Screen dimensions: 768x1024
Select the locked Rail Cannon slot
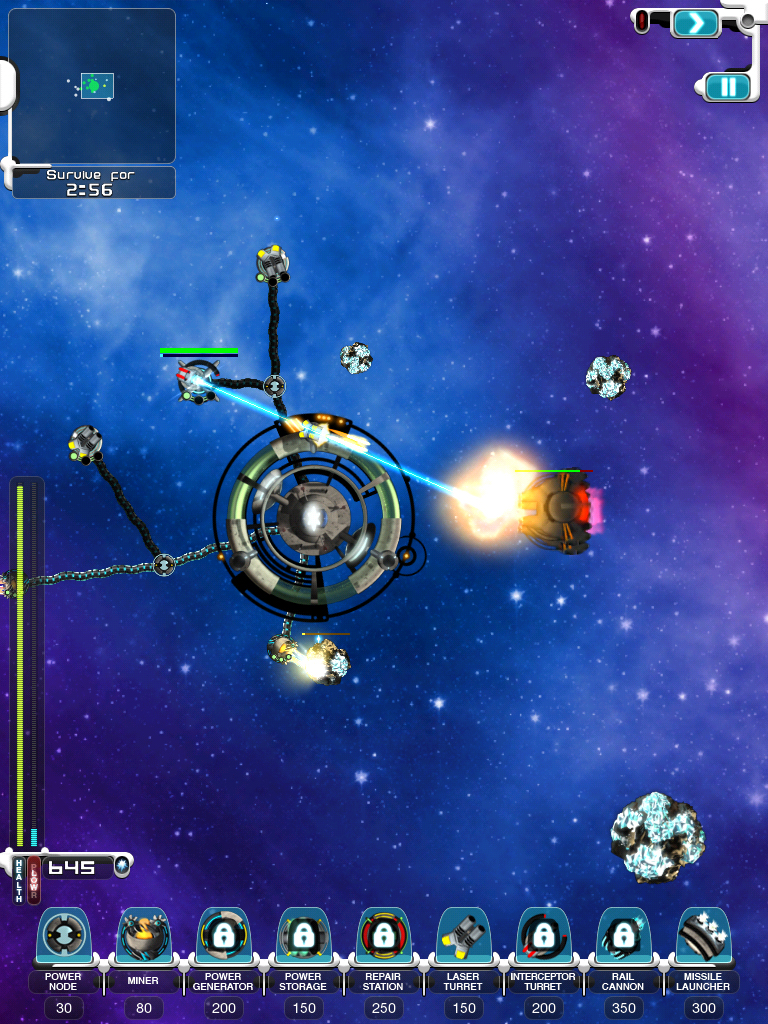click(623, 938)
